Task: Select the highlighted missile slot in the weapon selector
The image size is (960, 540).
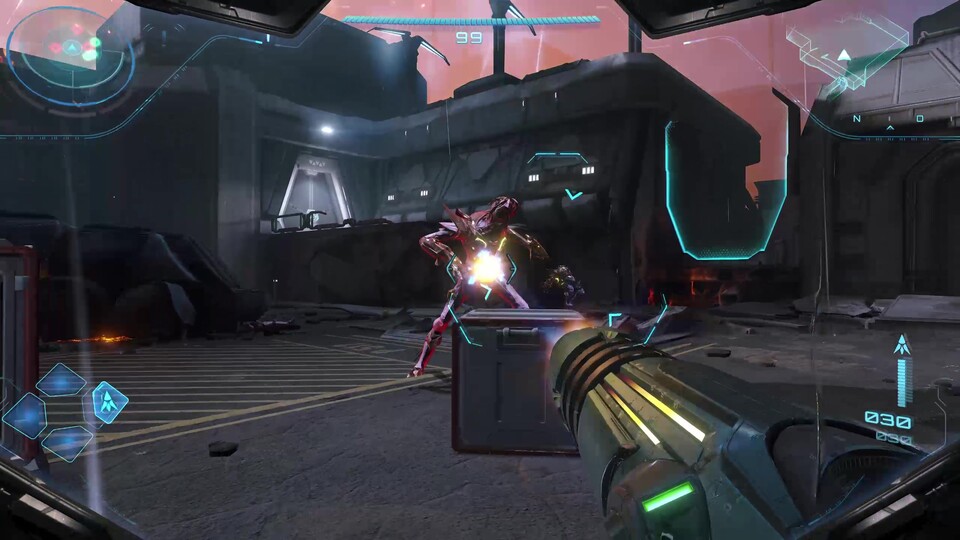Action: pyautogui.click(x=108, y=402)
